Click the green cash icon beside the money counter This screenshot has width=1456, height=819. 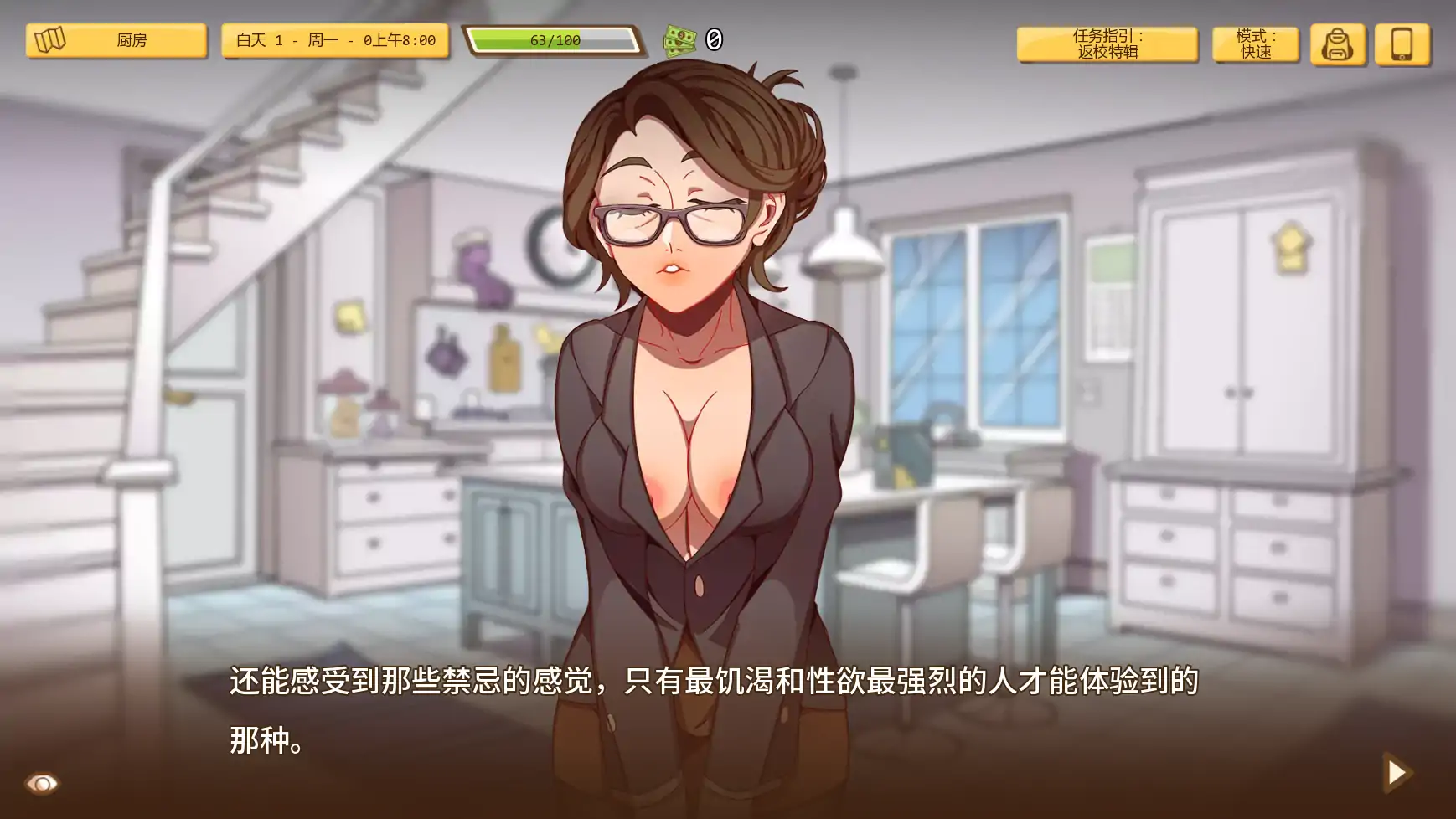(680, 39)
